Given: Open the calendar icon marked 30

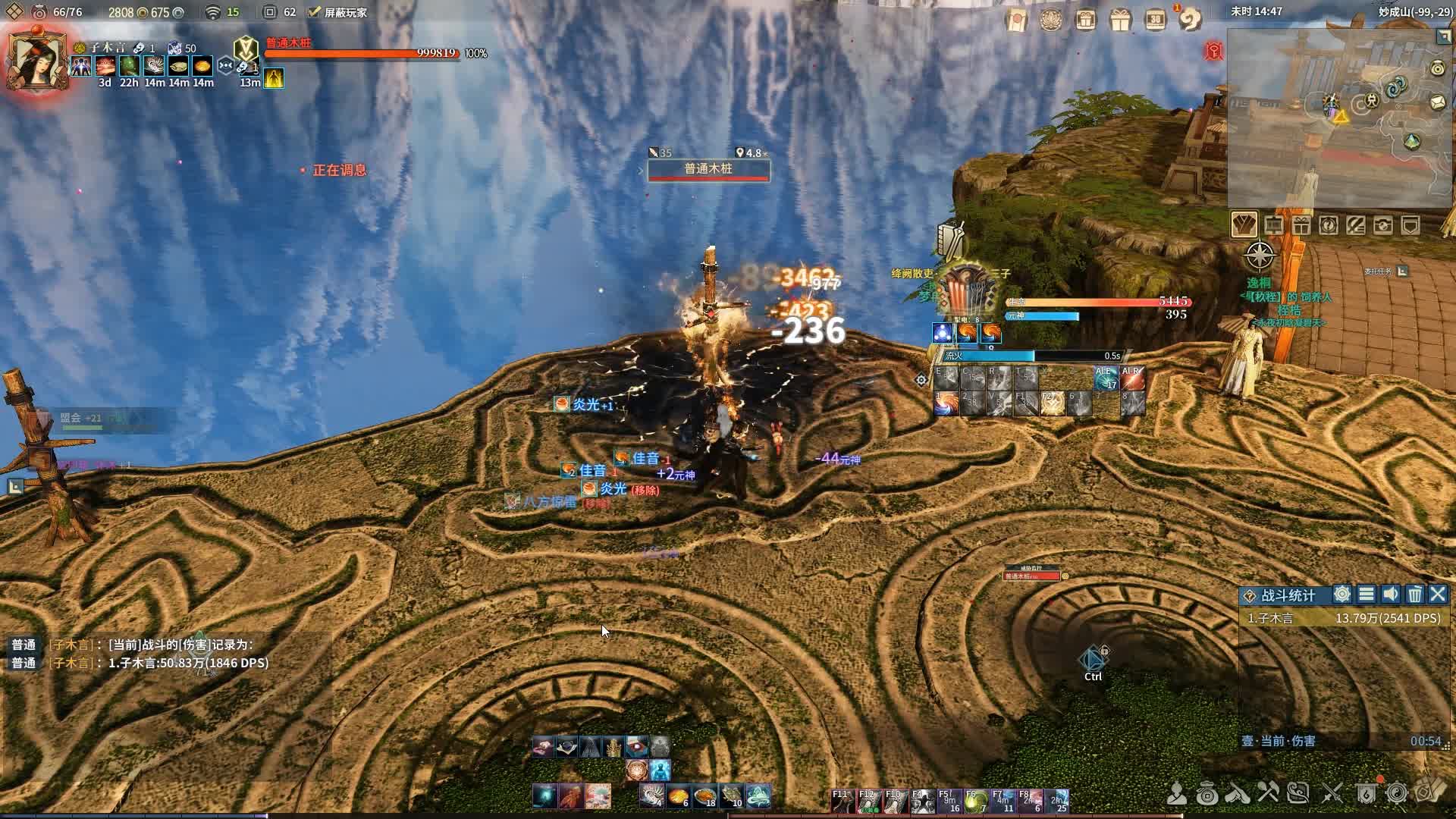Looking at the screenshot, I should pos(1155,20).
